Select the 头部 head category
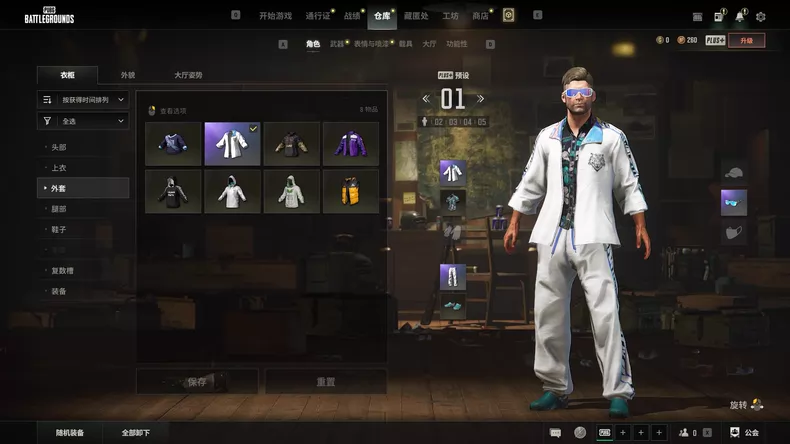This screenshot has height=444, width=790. [59, 147]
